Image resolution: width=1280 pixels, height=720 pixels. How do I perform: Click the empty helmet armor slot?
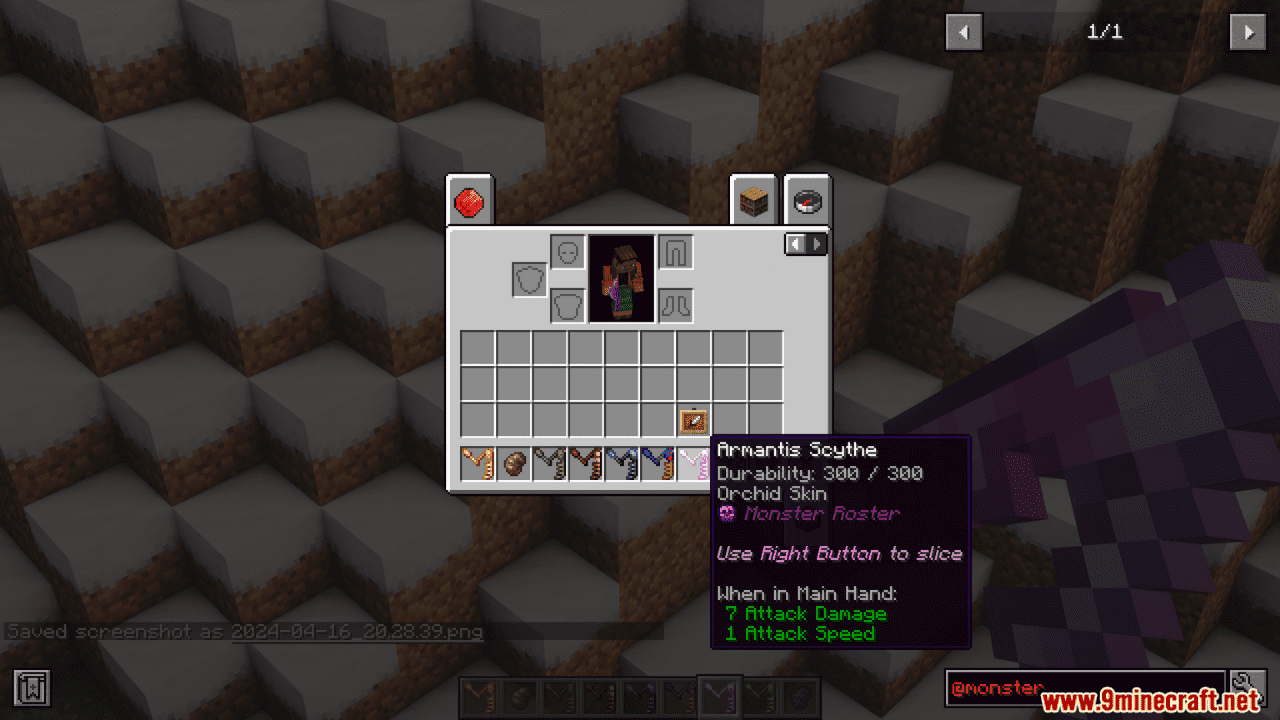click(x=567, y=252)
